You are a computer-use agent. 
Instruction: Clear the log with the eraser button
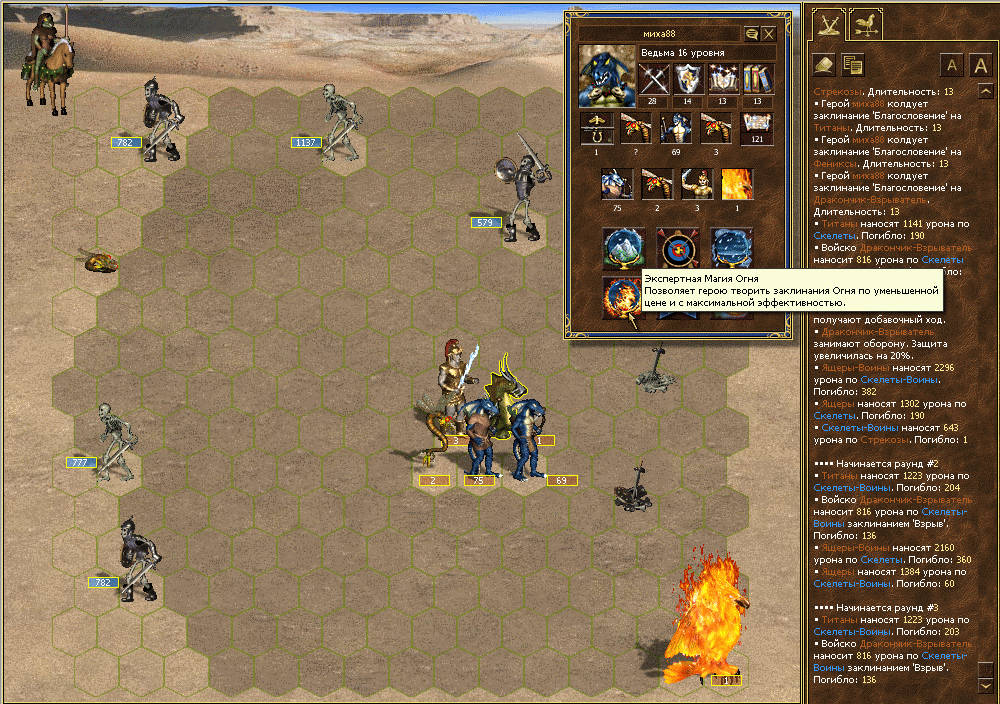pyautogui.click(x=822, y=65)
